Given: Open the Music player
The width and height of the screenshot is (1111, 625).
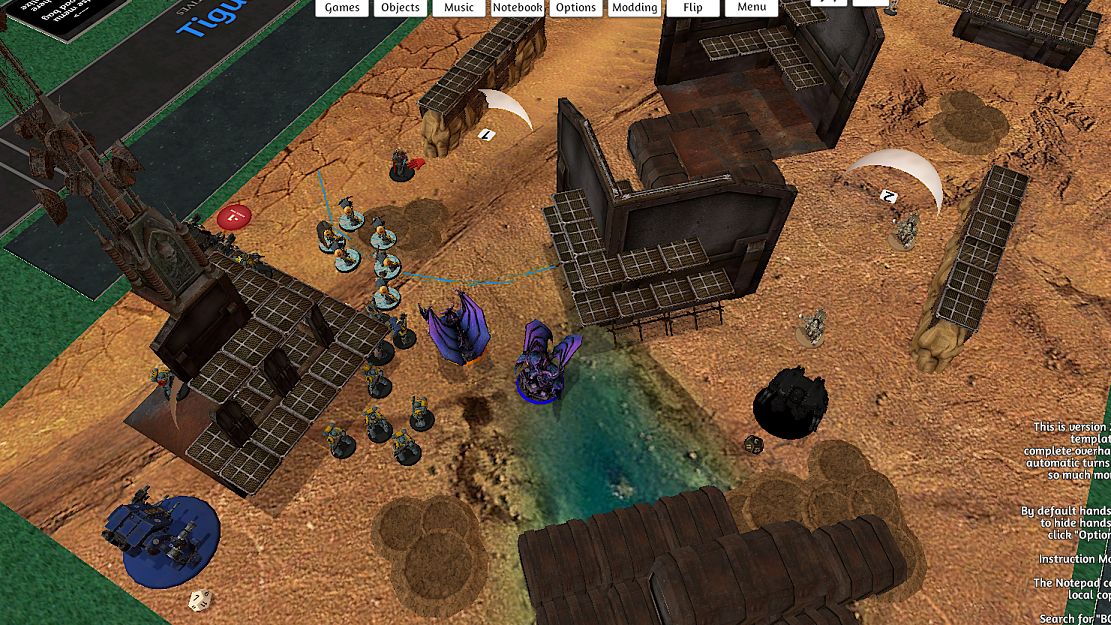Looking at the screenshot, I should (459, 8).
